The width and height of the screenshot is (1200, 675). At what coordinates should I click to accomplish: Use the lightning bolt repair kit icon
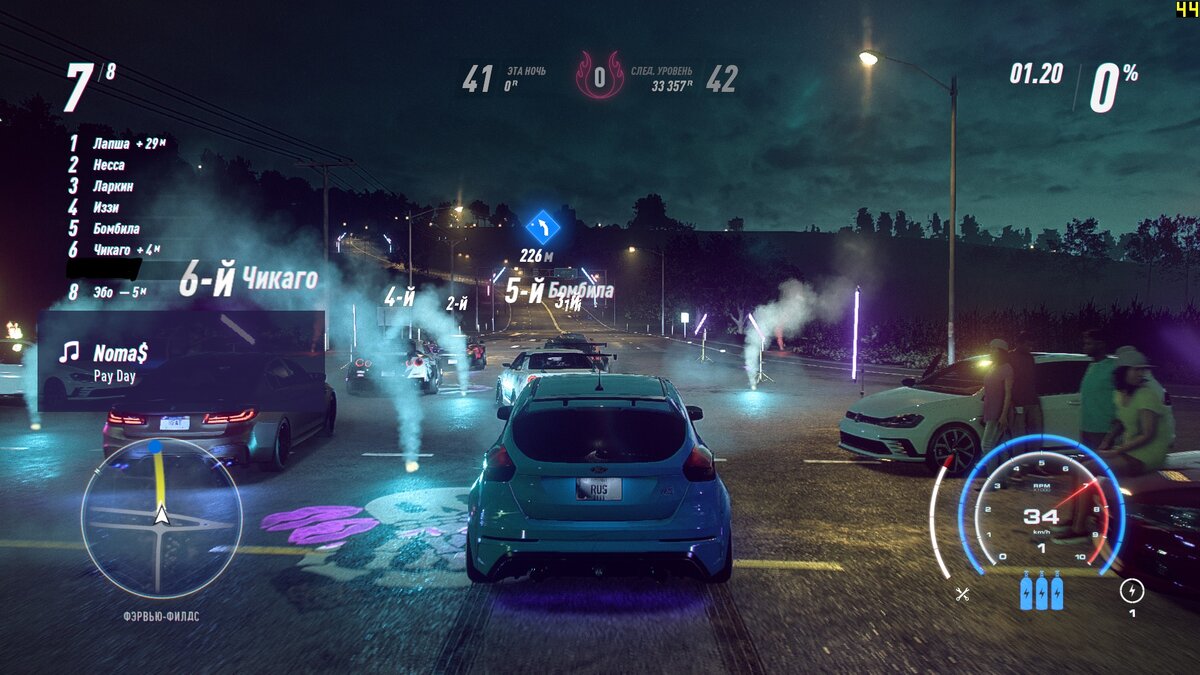(1132, 590)
